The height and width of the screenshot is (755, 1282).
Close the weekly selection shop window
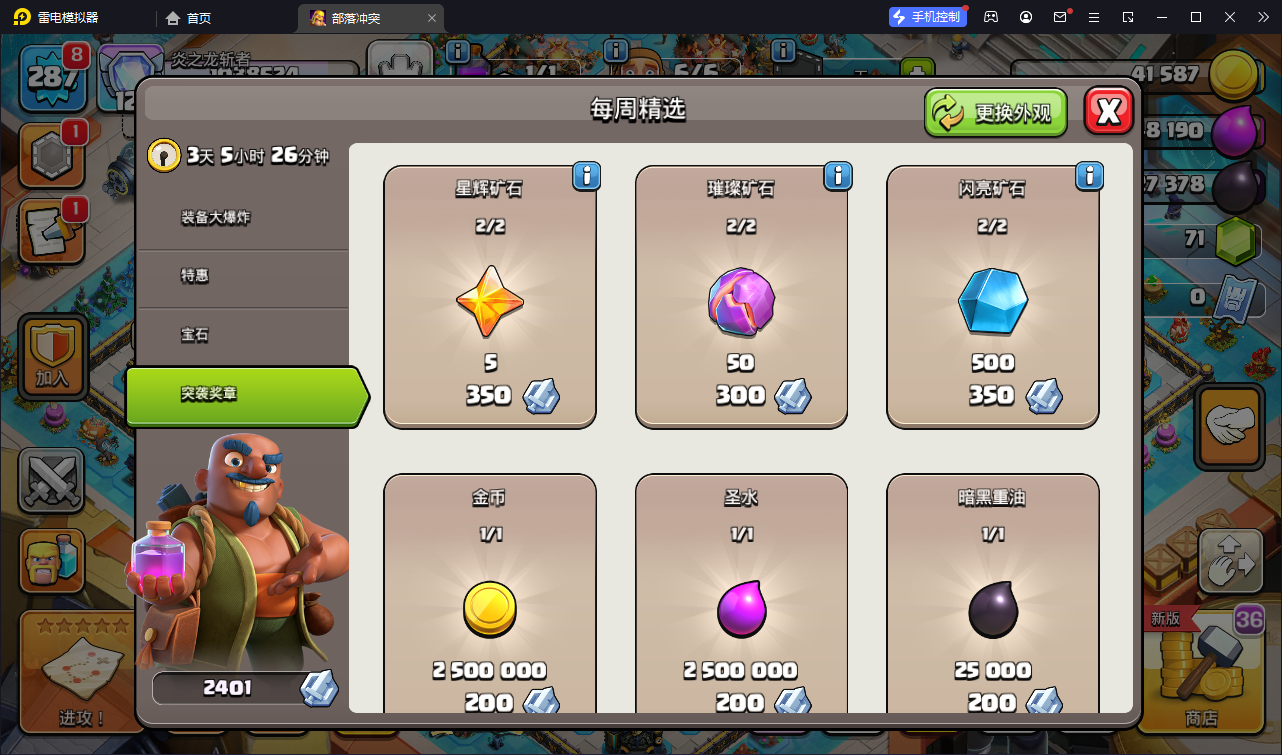click(1108, 111)
